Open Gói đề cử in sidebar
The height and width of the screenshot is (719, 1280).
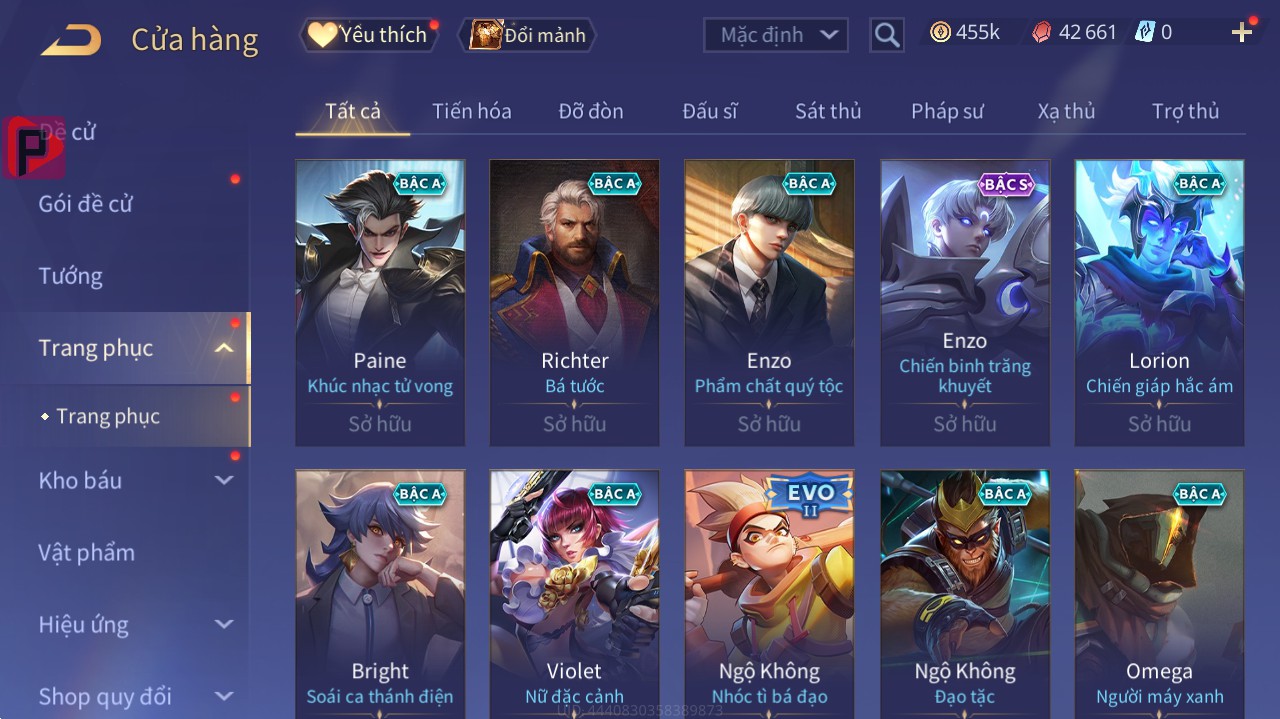[x=86, y=204]
